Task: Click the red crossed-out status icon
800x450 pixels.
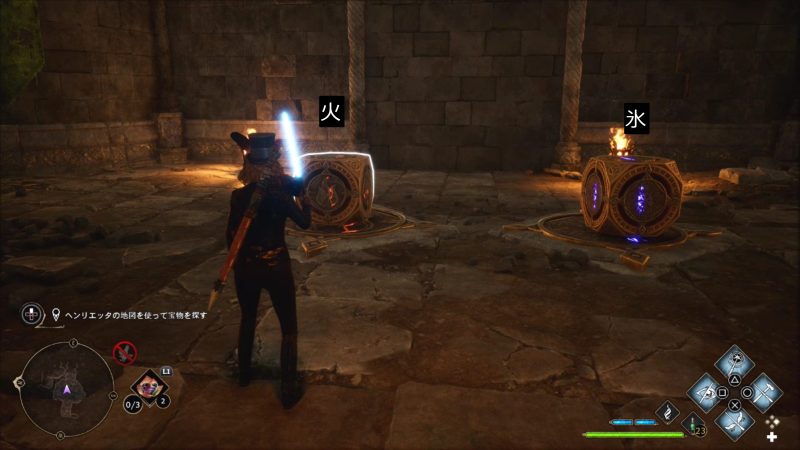Action: [125, 351]
